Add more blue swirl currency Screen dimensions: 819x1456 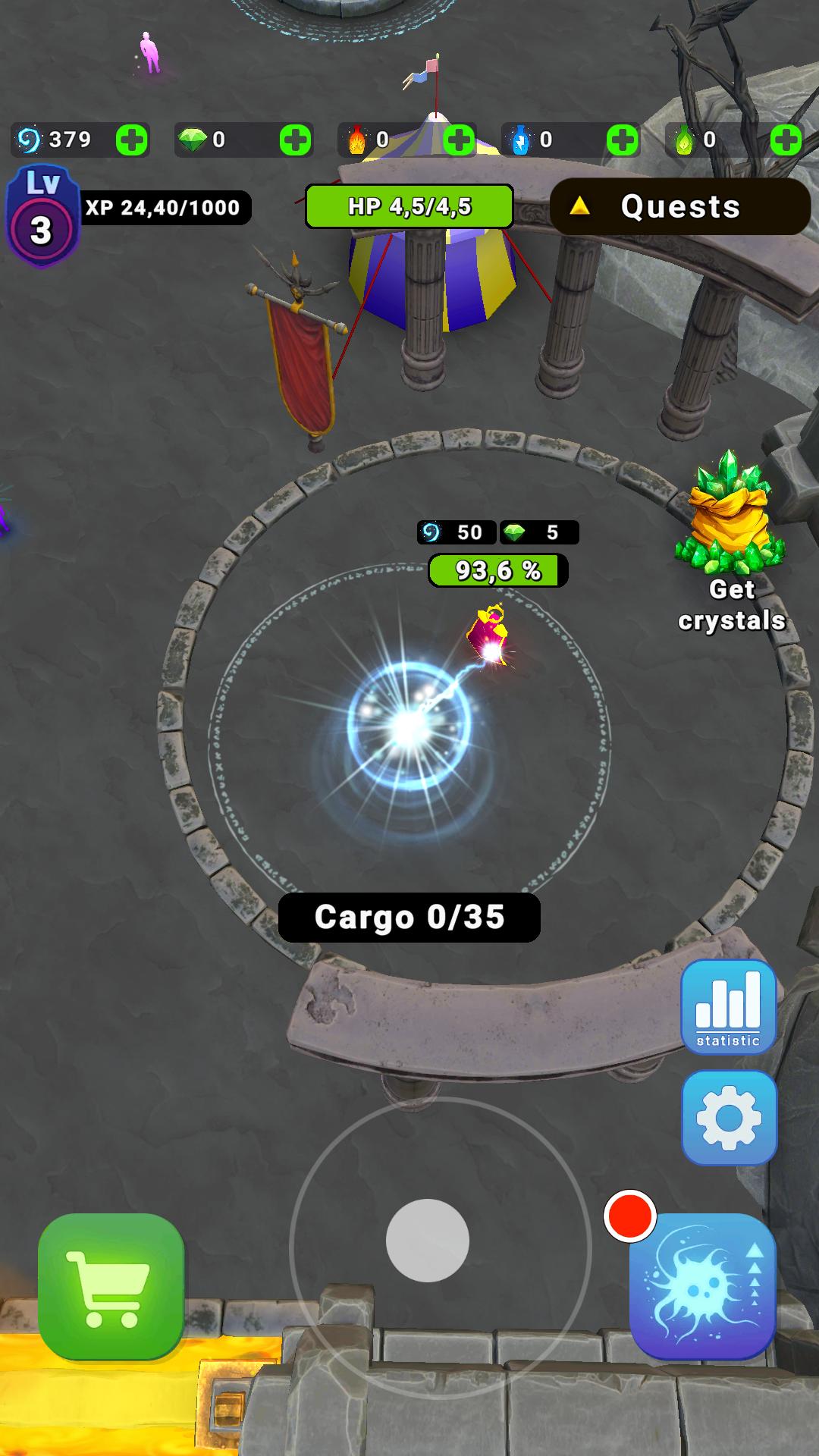[x=131, y=140]
